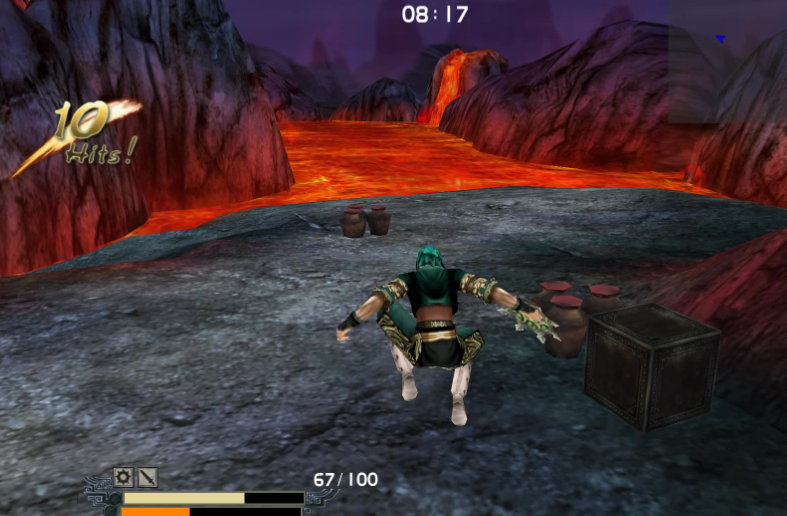Select the sword weapon icon
Screen dimensions: 787x516
pyautogui.click(x=147, y=477)
